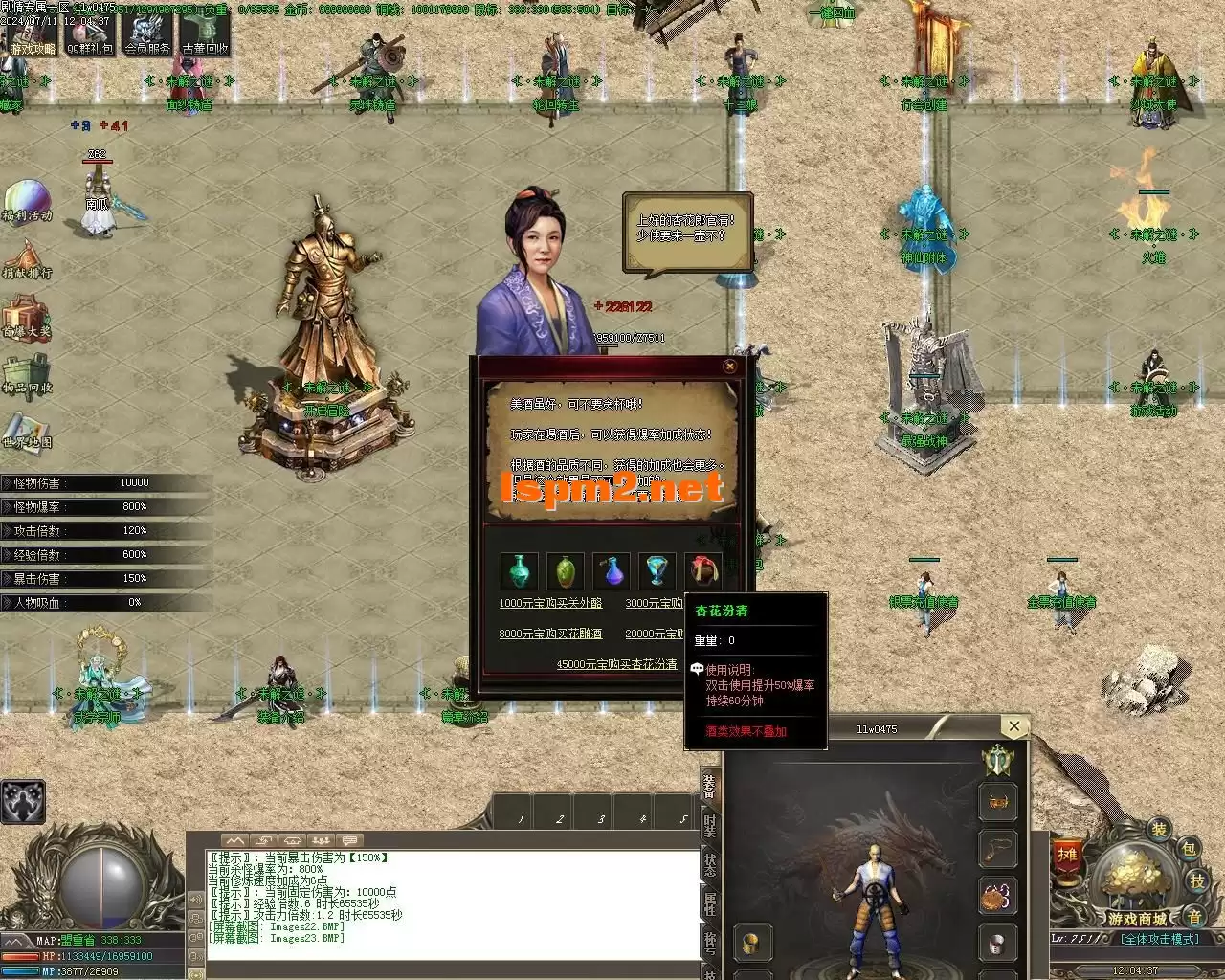The height and width of the screenshot is (980, 1225).
Task: Close the wine merchant dialog
Action: pyautogui.click(x=729, y=367)
